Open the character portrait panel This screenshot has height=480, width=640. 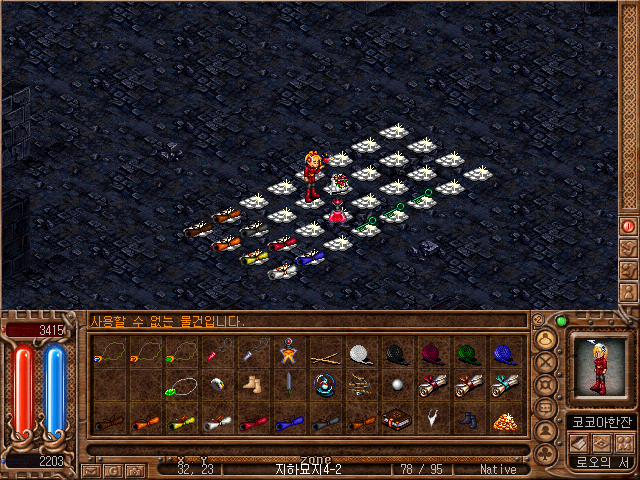tap(598, 366)
